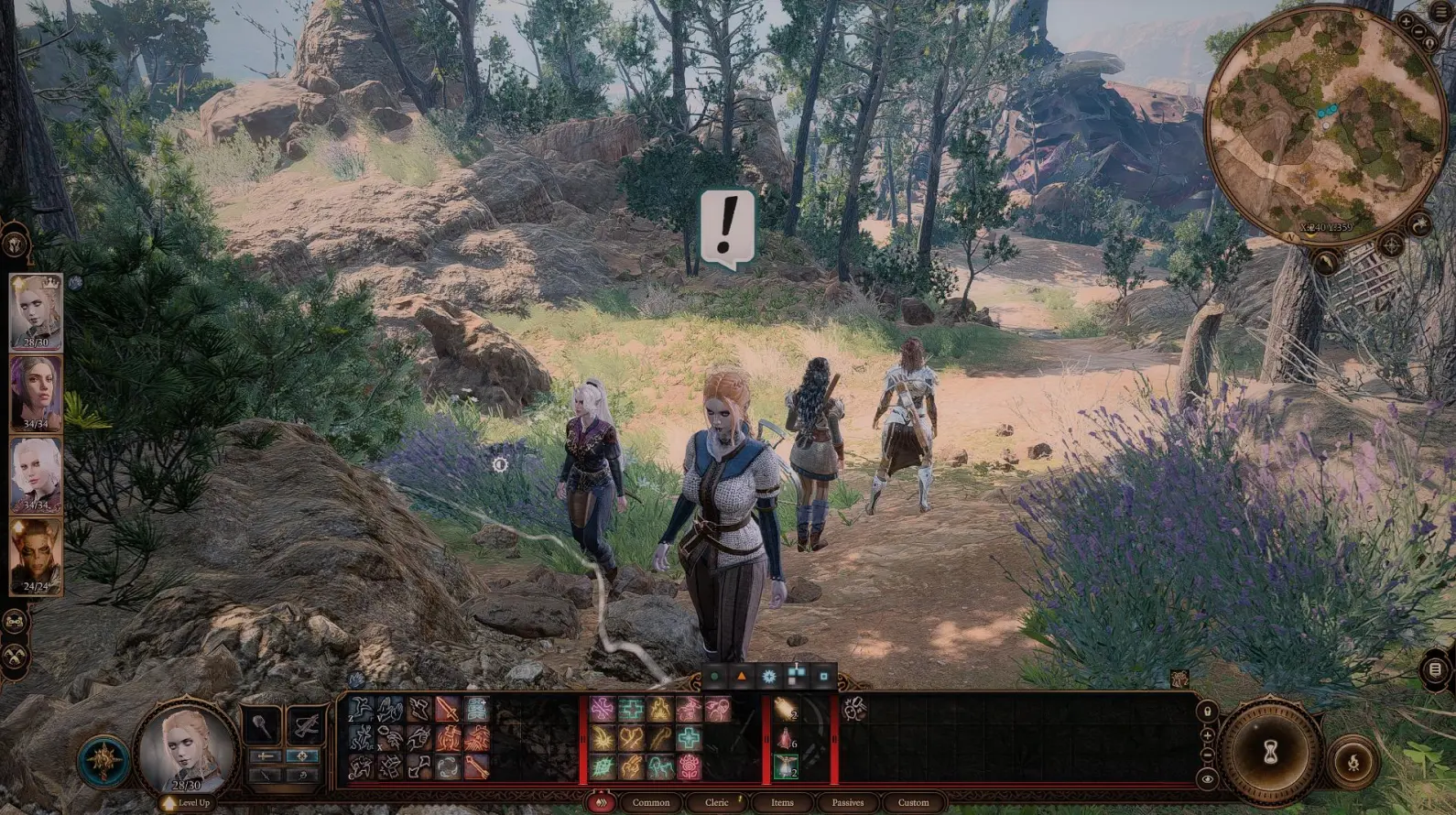Cast the green cross healing spell
Image resolution: width=1456 pixels, height=815 pixels.
pos(631,709)
